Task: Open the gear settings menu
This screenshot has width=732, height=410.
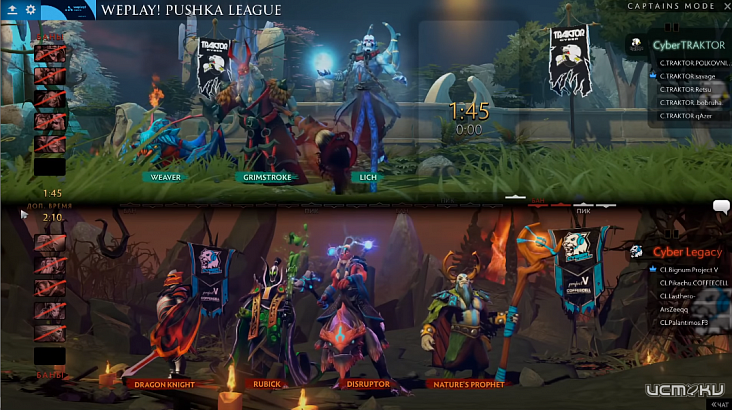Action: tap(30, 9)
